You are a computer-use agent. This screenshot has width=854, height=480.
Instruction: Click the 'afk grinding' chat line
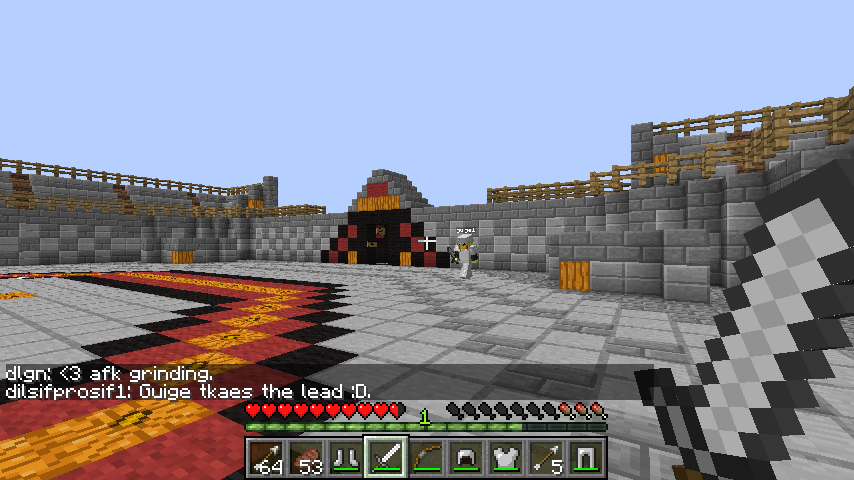pos(109,373)
